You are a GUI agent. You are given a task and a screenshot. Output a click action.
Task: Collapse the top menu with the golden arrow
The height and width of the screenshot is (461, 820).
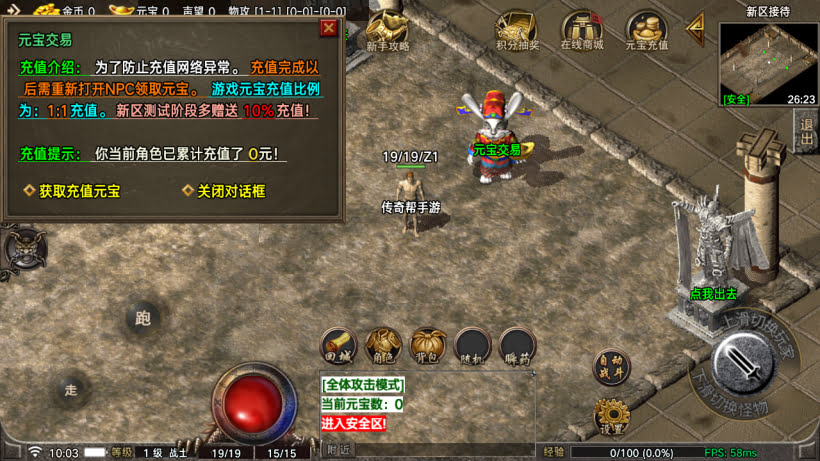pyautogui.click(x=695, y=29)
